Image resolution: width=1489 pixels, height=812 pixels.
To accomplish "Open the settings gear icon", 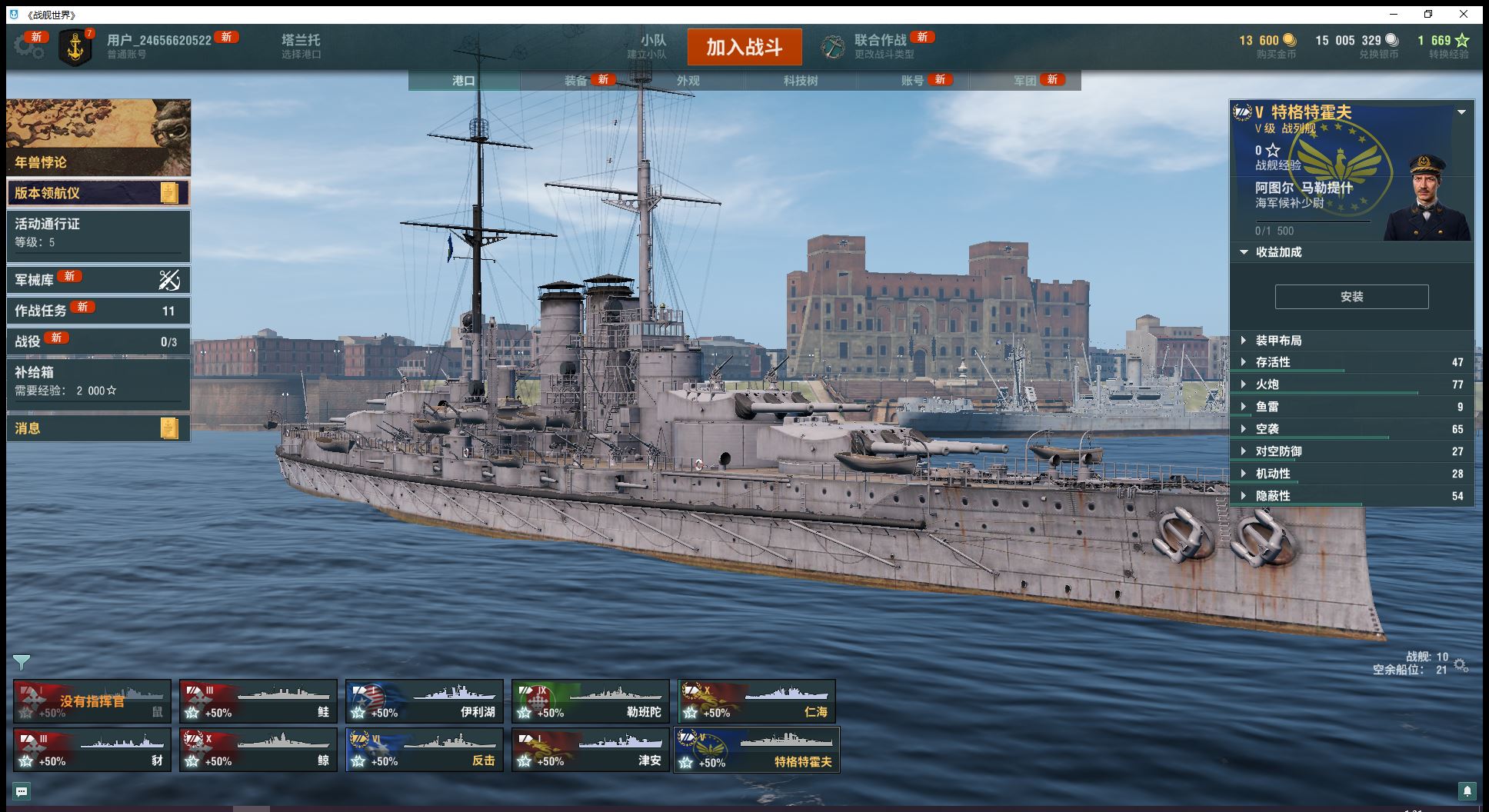I will [28, 47].
